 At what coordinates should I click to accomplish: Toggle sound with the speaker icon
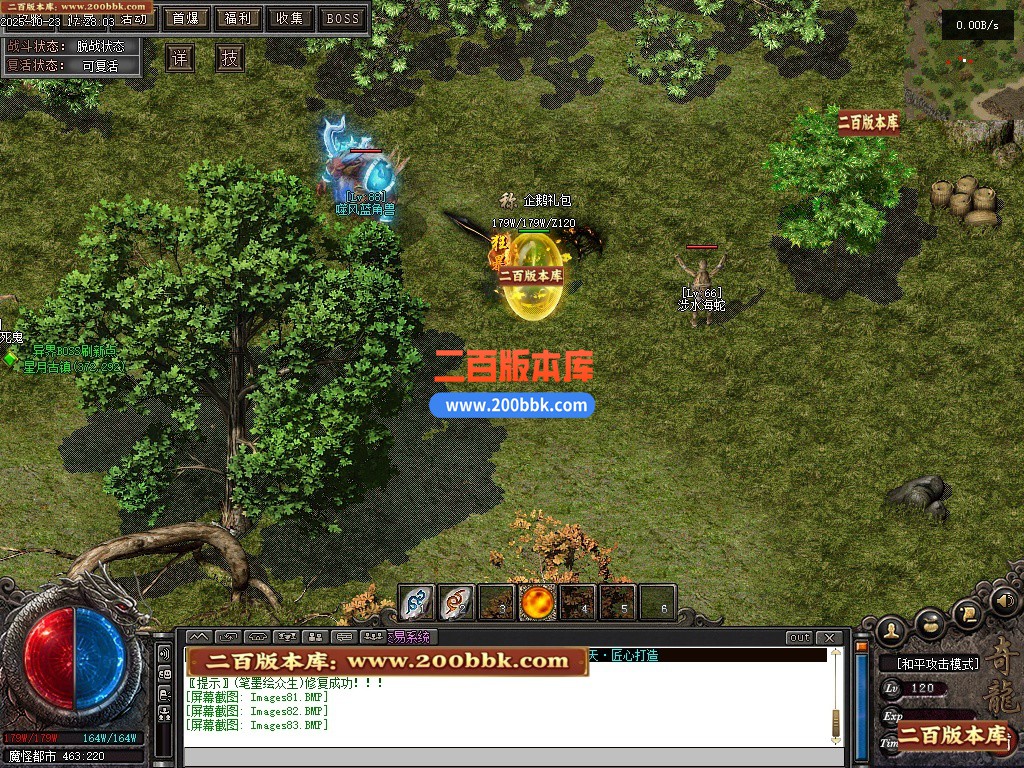[x=1003, y=601]
